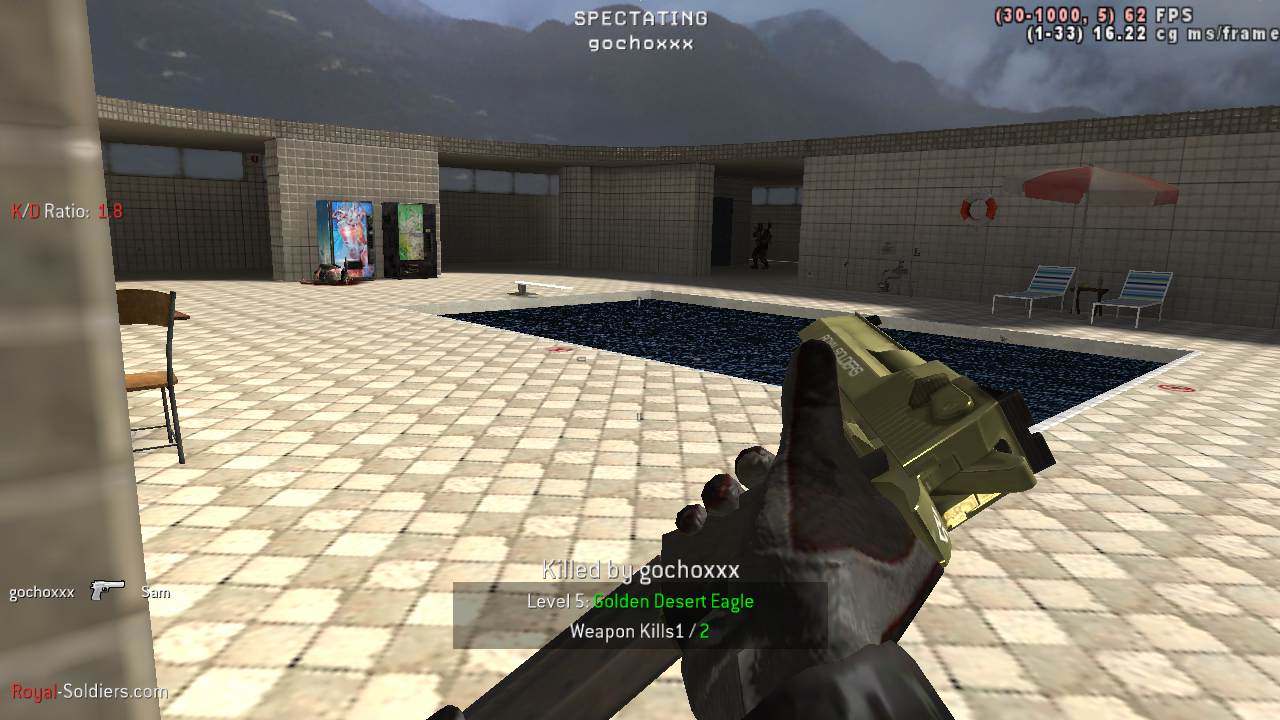Image resolution: width=1280 pixels, height=720 pixels.
Task: Select killer name gochoxxx in the killfeed
Action: [40, 591]
